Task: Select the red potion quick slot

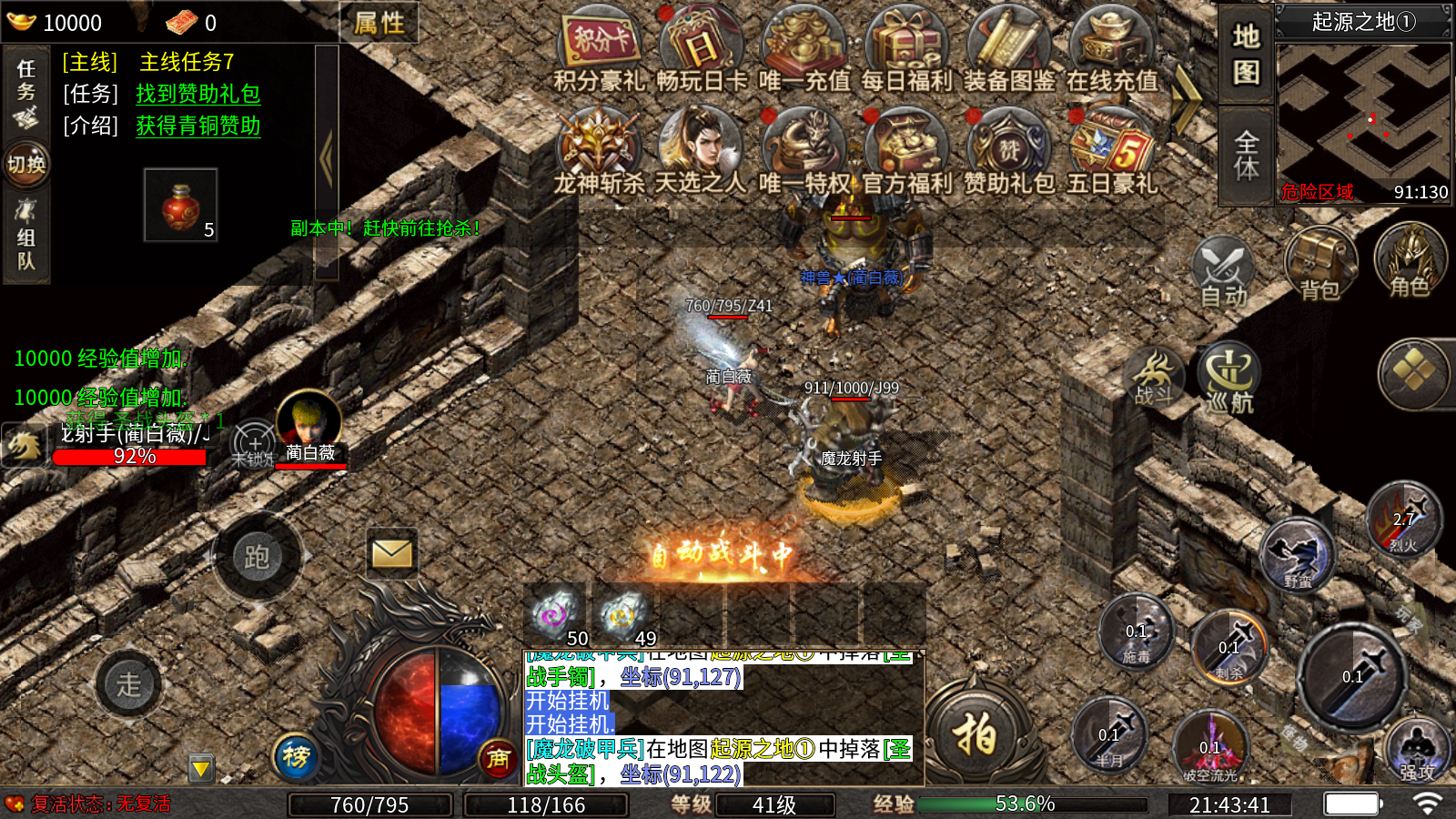Action: (x=180, y=205)
